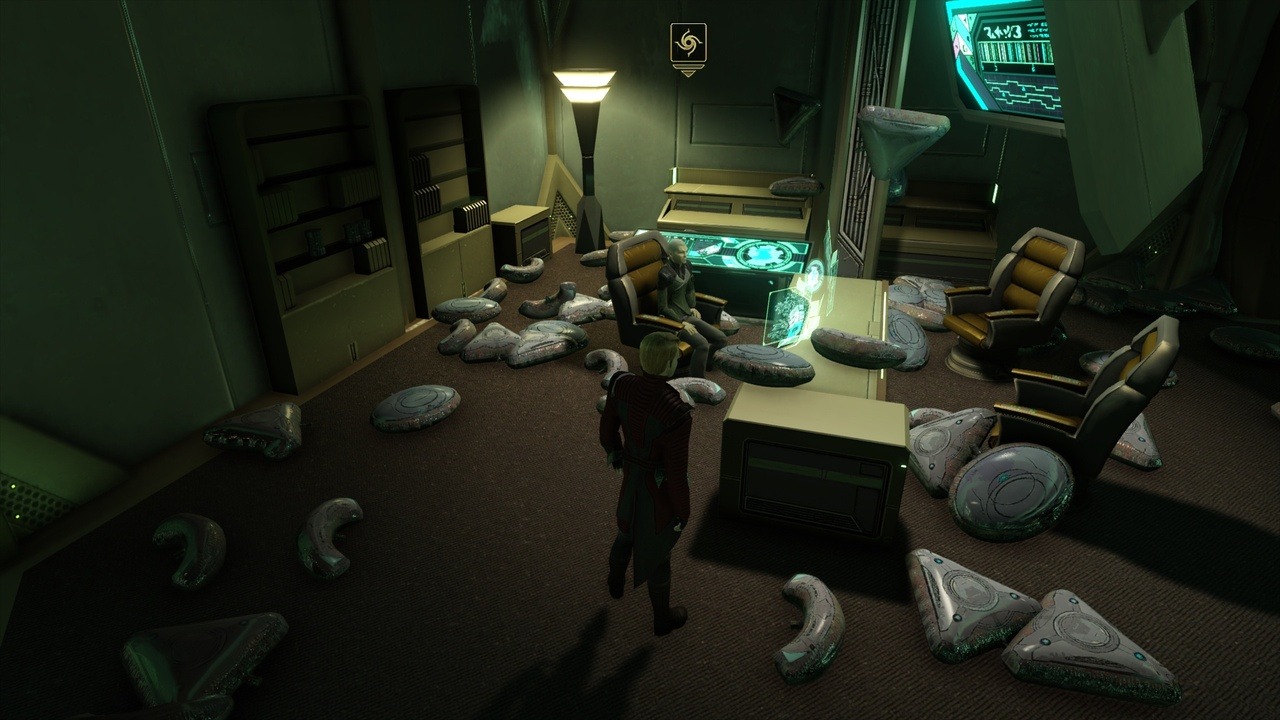1280x720 pixels.
Task: Click the gold swirl objective marker icon
Action: click(688, 44)
